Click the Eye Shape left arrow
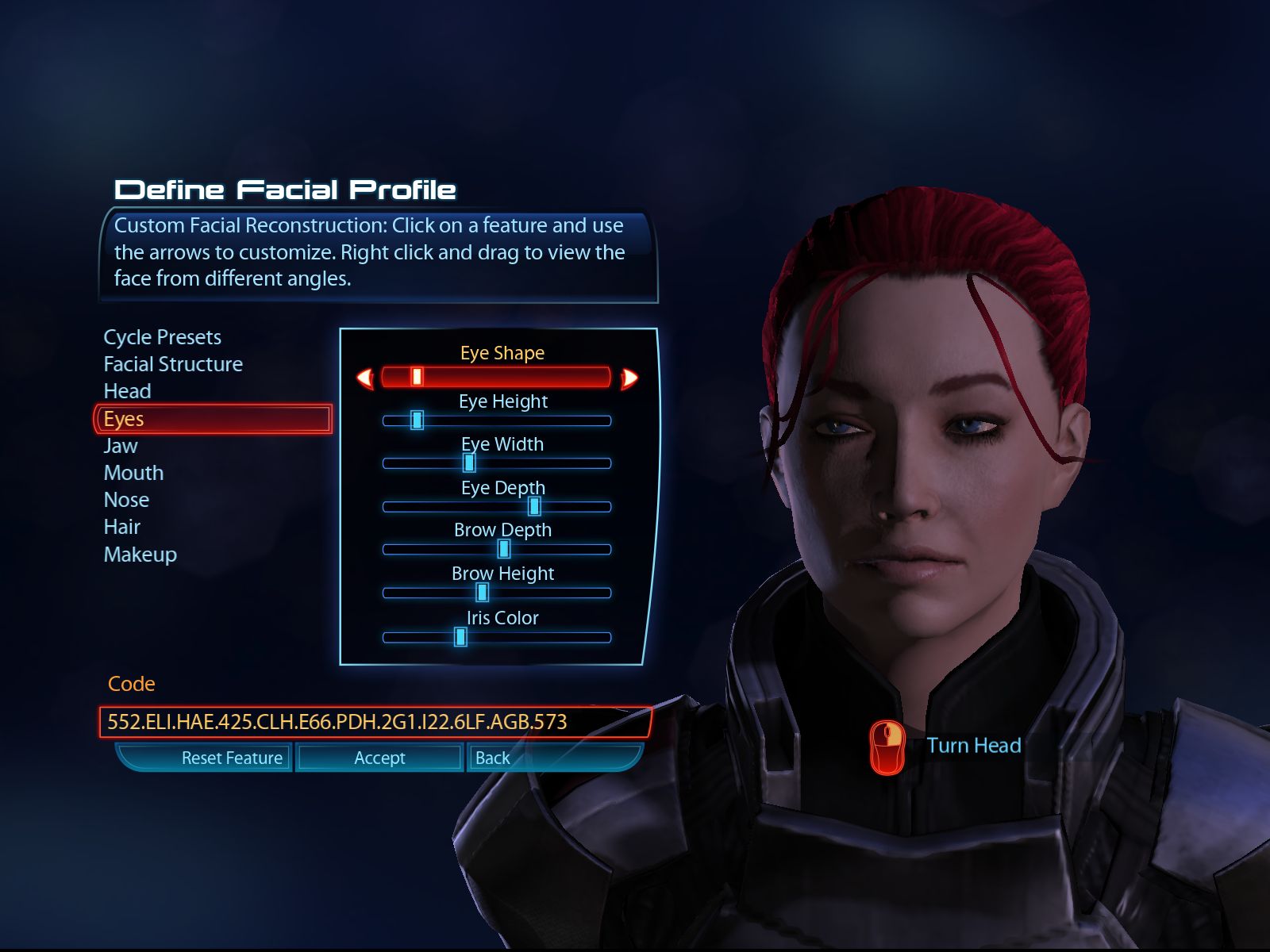The width and height of the screenshot is (1270, 952). point(365,378)
